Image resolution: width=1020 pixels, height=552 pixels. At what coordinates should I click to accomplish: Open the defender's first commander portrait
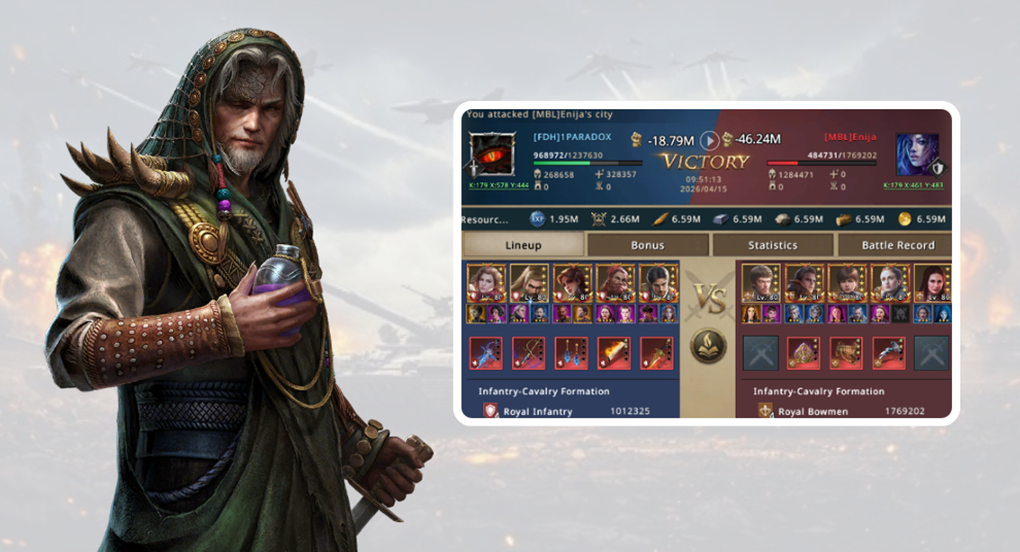coord(759,284)
